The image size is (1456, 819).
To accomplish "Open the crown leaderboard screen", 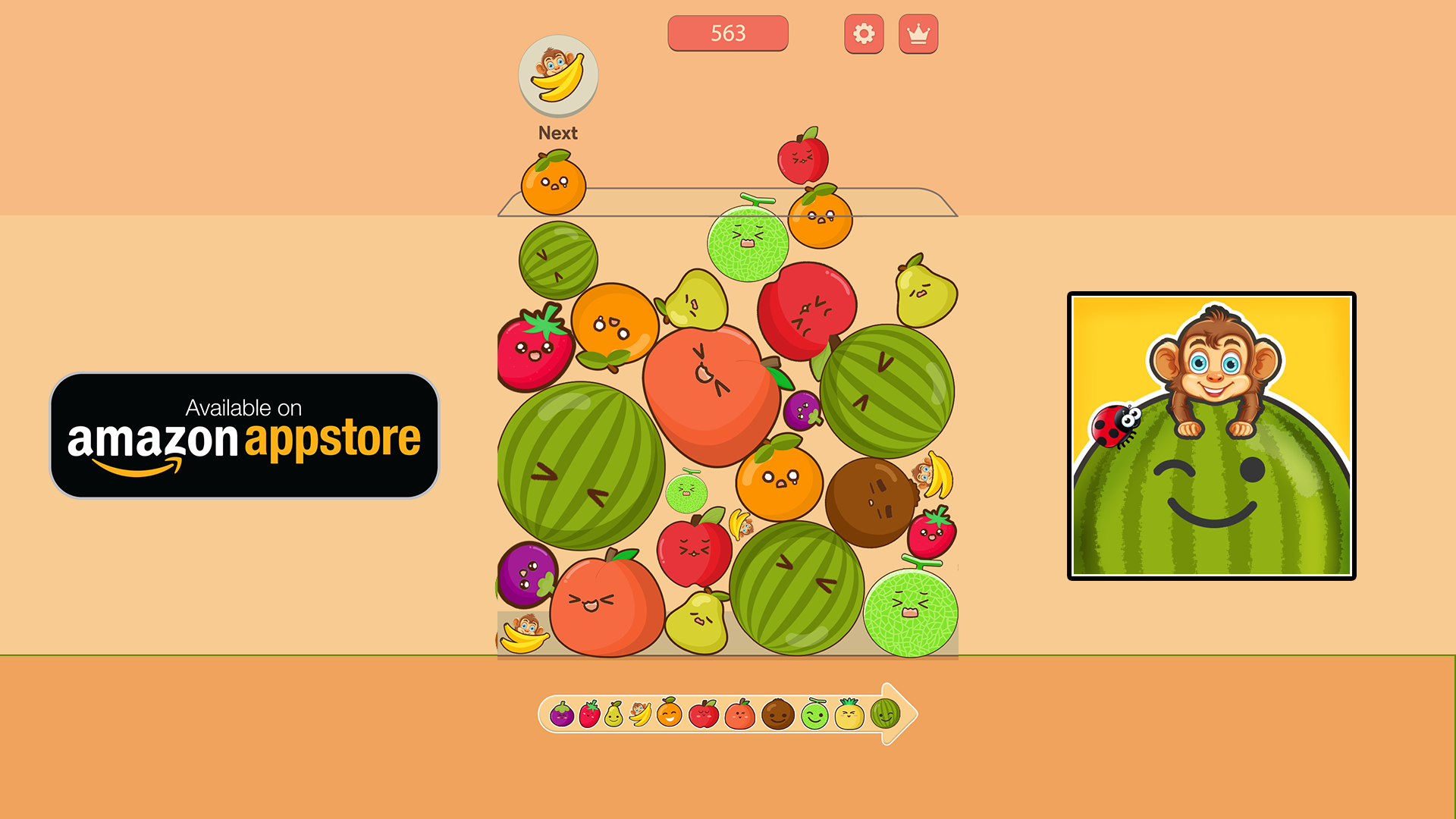I will [x=918, y=33].
